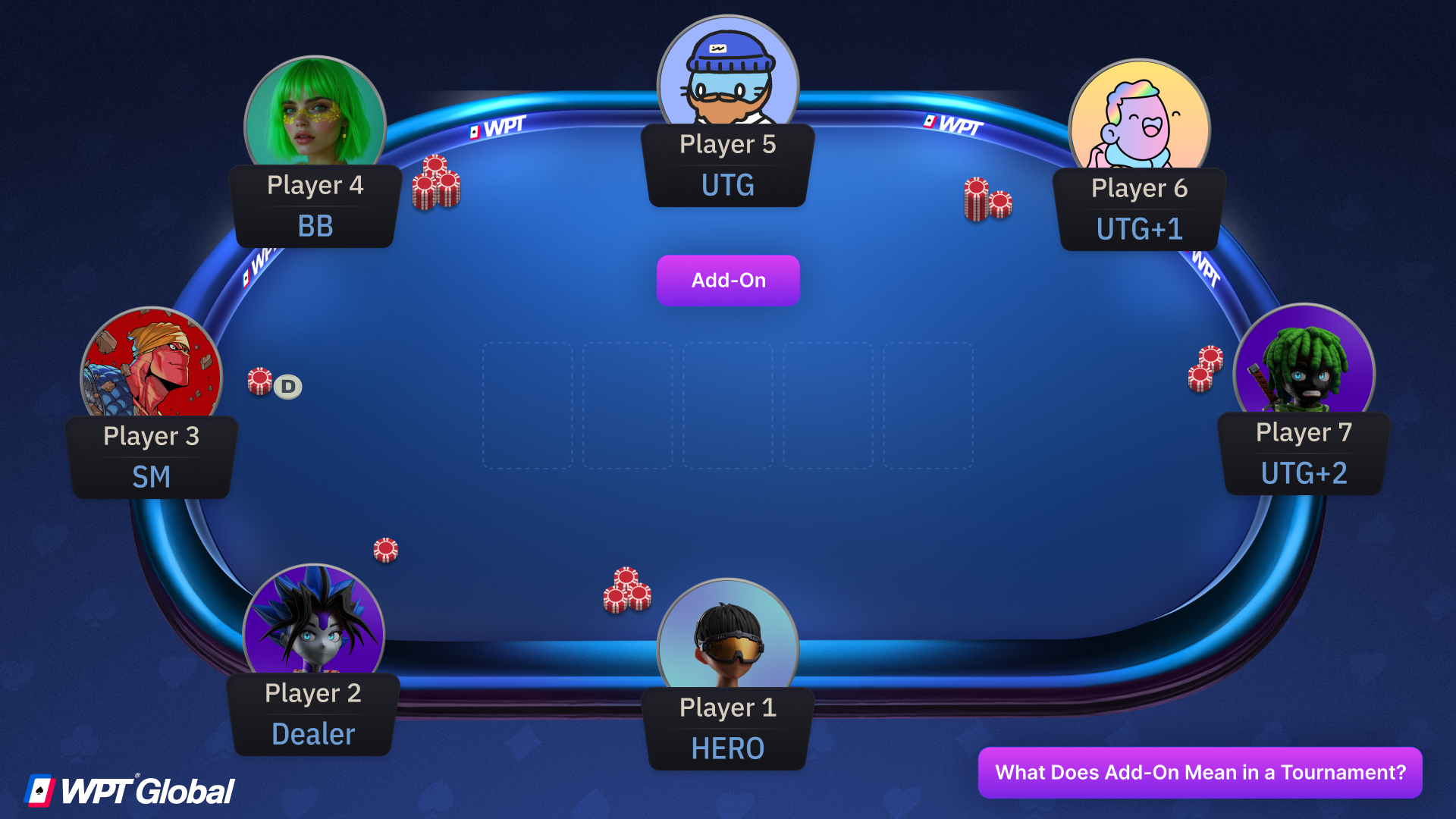
Task: Click Player 7's green-haired warrior avatar
Action: coord(1303,364)
